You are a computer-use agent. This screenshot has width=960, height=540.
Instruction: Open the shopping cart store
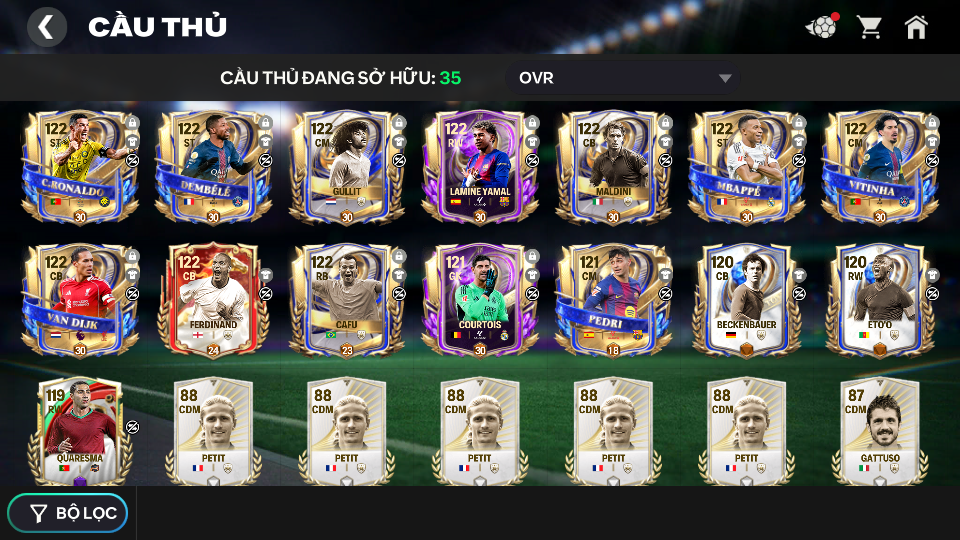click(x=869, y=27)
